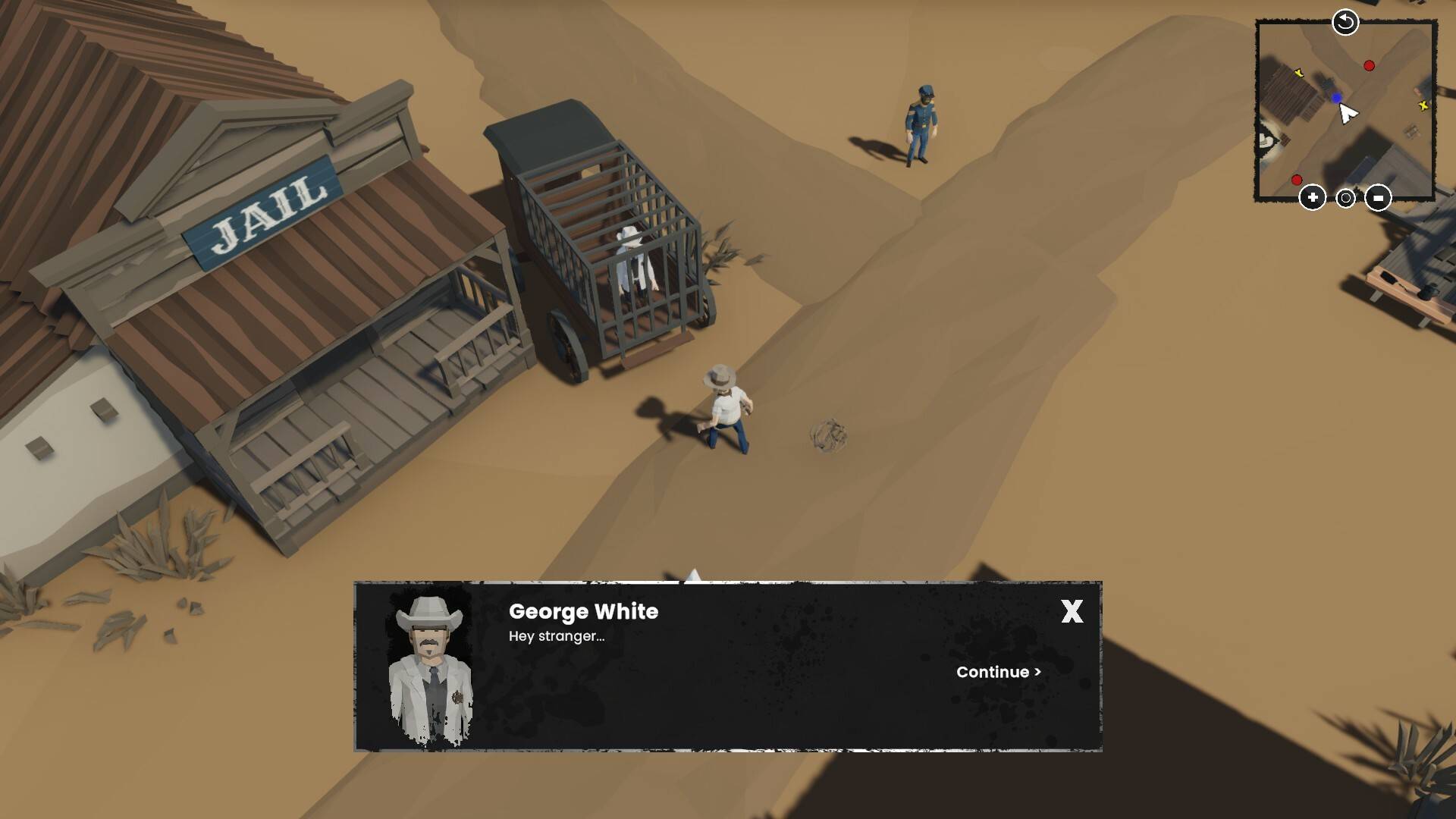Expand the conversation by clicking the dialogue text
The height and width of the screenshot is (819, 1456).
[x=556, y=637]
